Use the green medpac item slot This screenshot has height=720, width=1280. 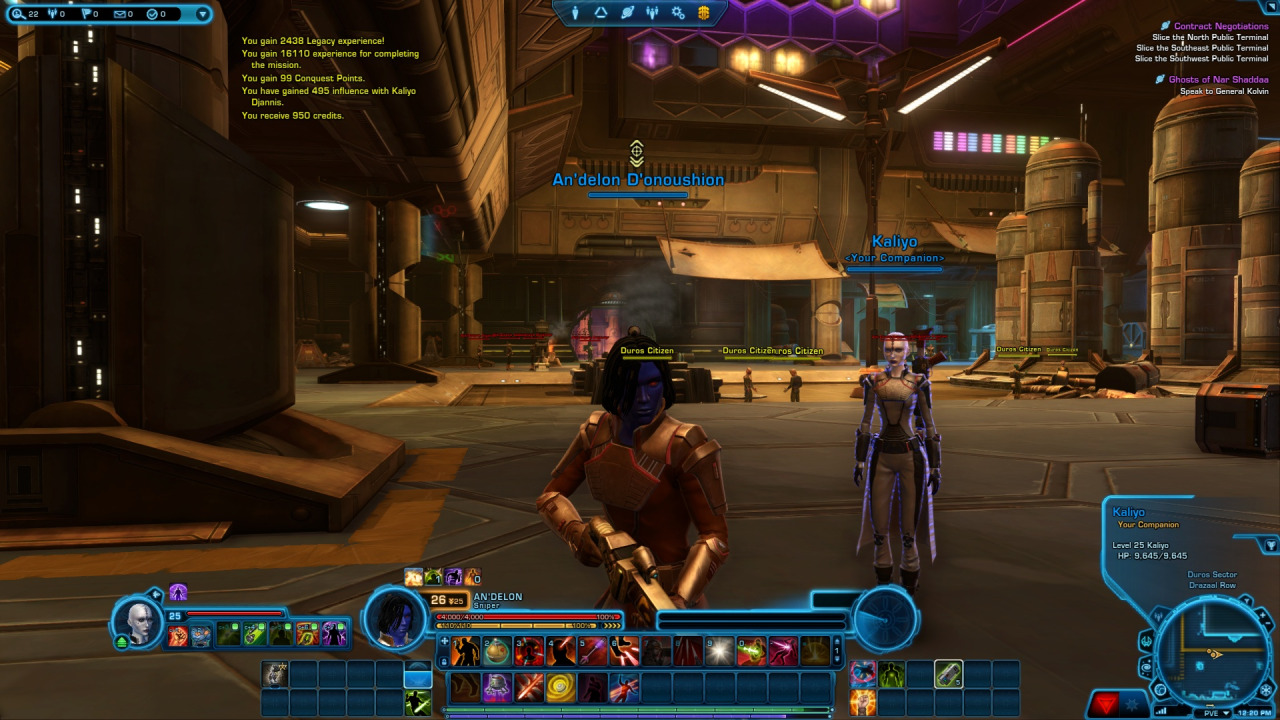point(949,675)
